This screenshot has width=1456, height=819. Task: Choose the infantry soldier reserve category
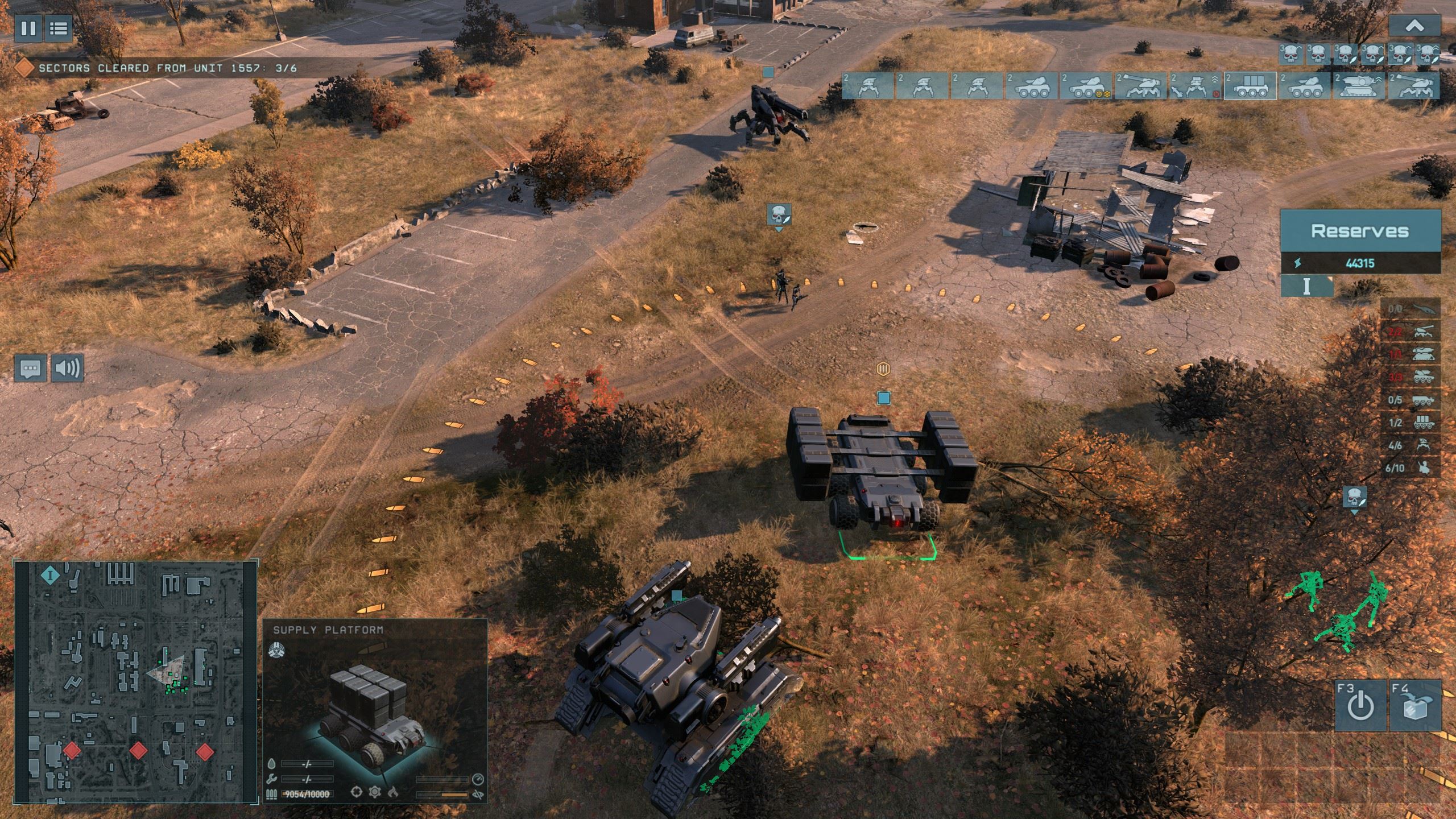click(x=1410, y=468)
